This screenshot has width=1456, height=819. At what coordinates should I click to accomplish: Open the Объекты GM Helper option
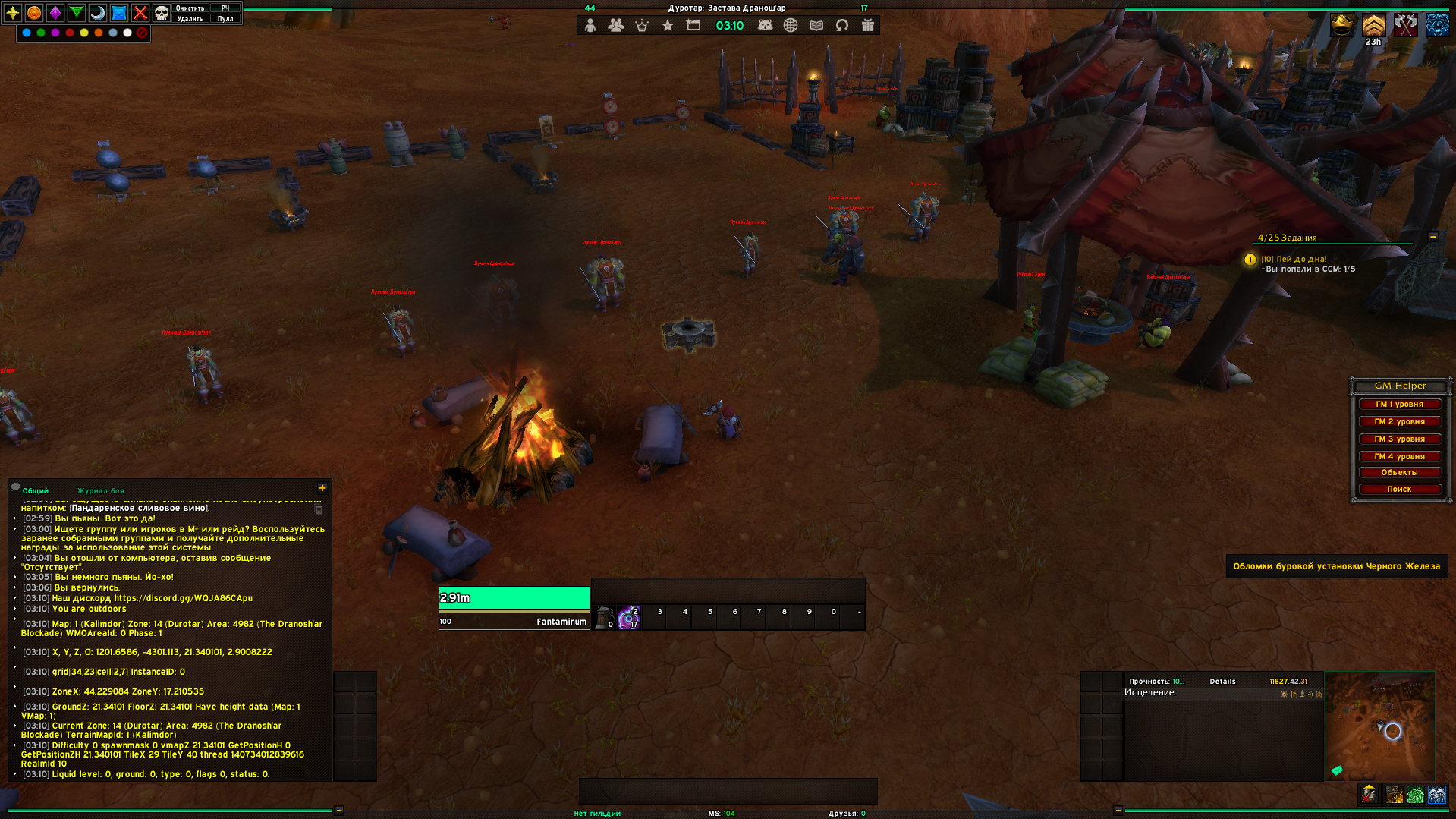tap(1399, 473)
